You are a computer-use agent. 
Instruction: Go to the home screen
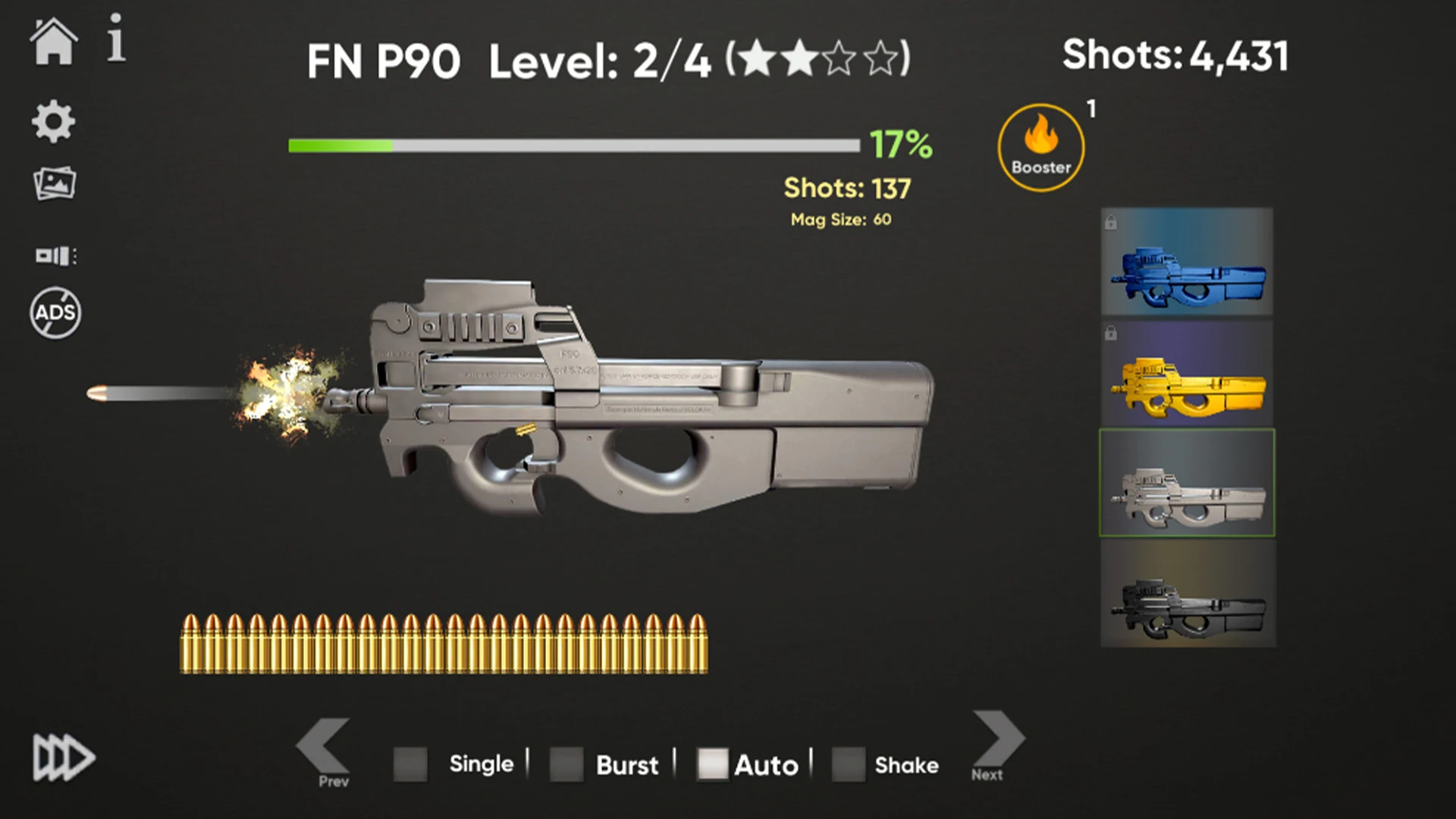click(53, 42)
